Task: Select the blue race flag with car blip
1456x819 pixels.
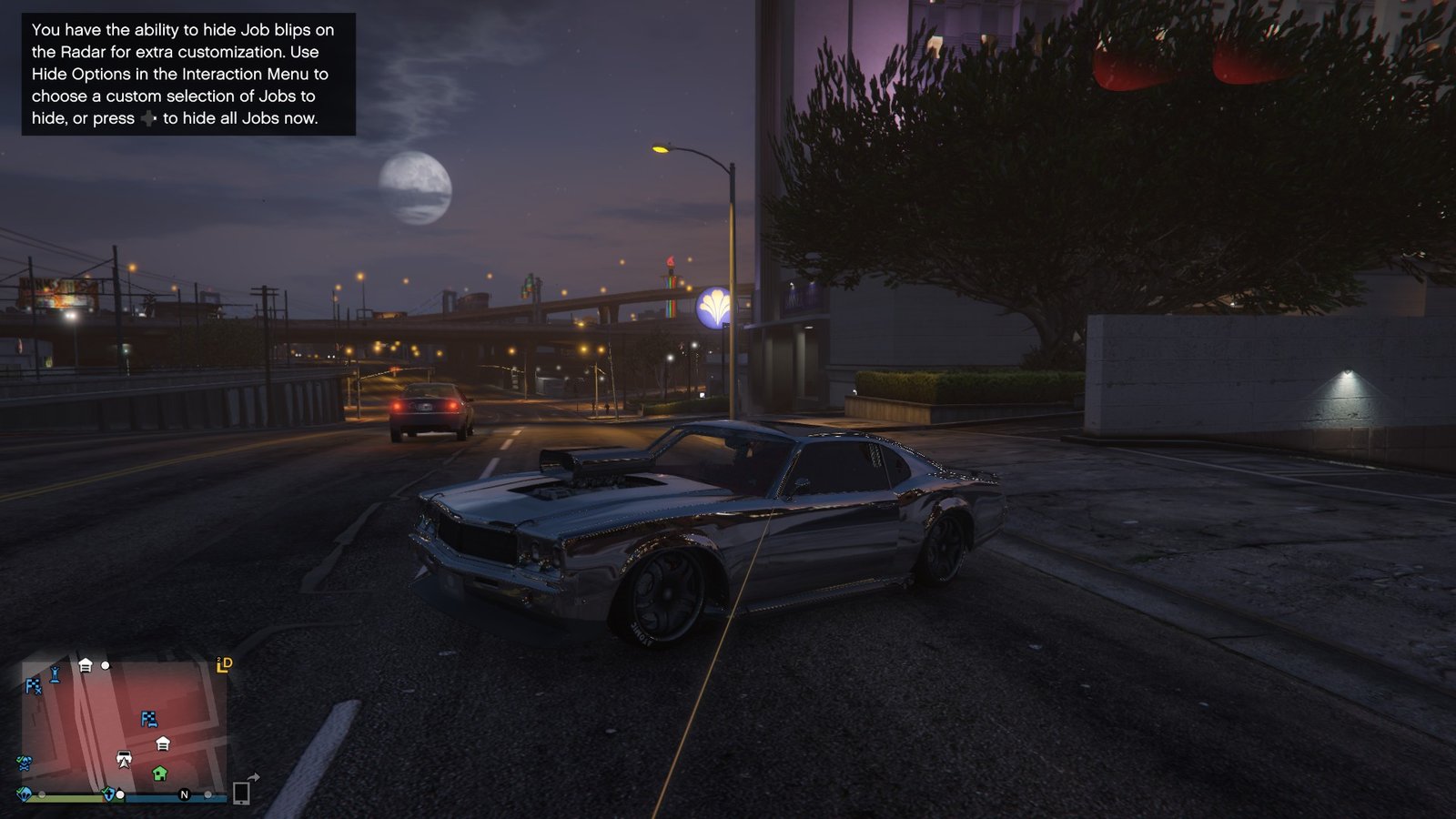Action: pyautogui.click(x=149, y=719)
